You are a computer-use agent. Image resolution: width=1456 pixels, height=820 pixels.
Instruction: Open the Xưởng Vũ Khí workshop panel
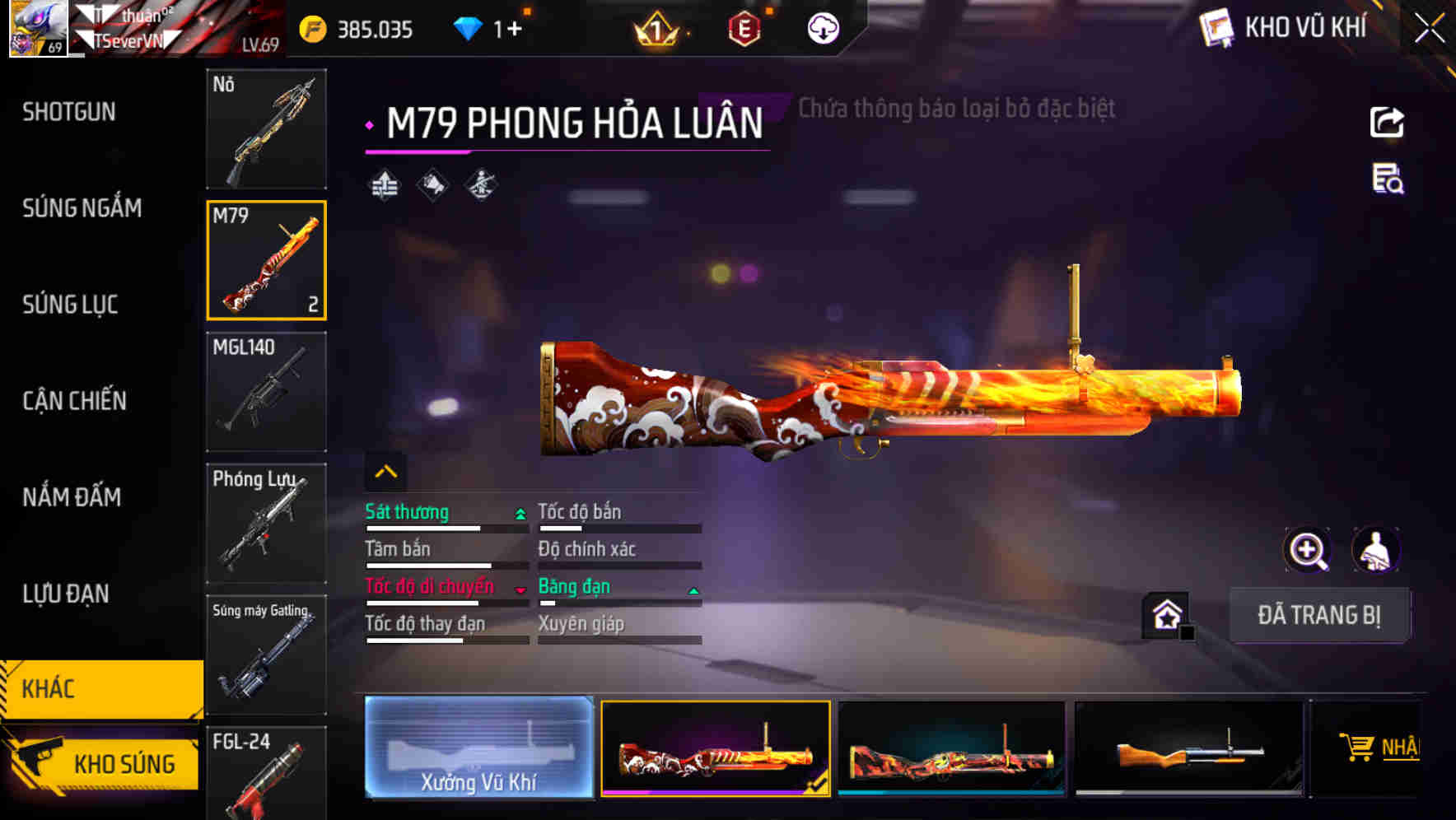click(478, 749)
